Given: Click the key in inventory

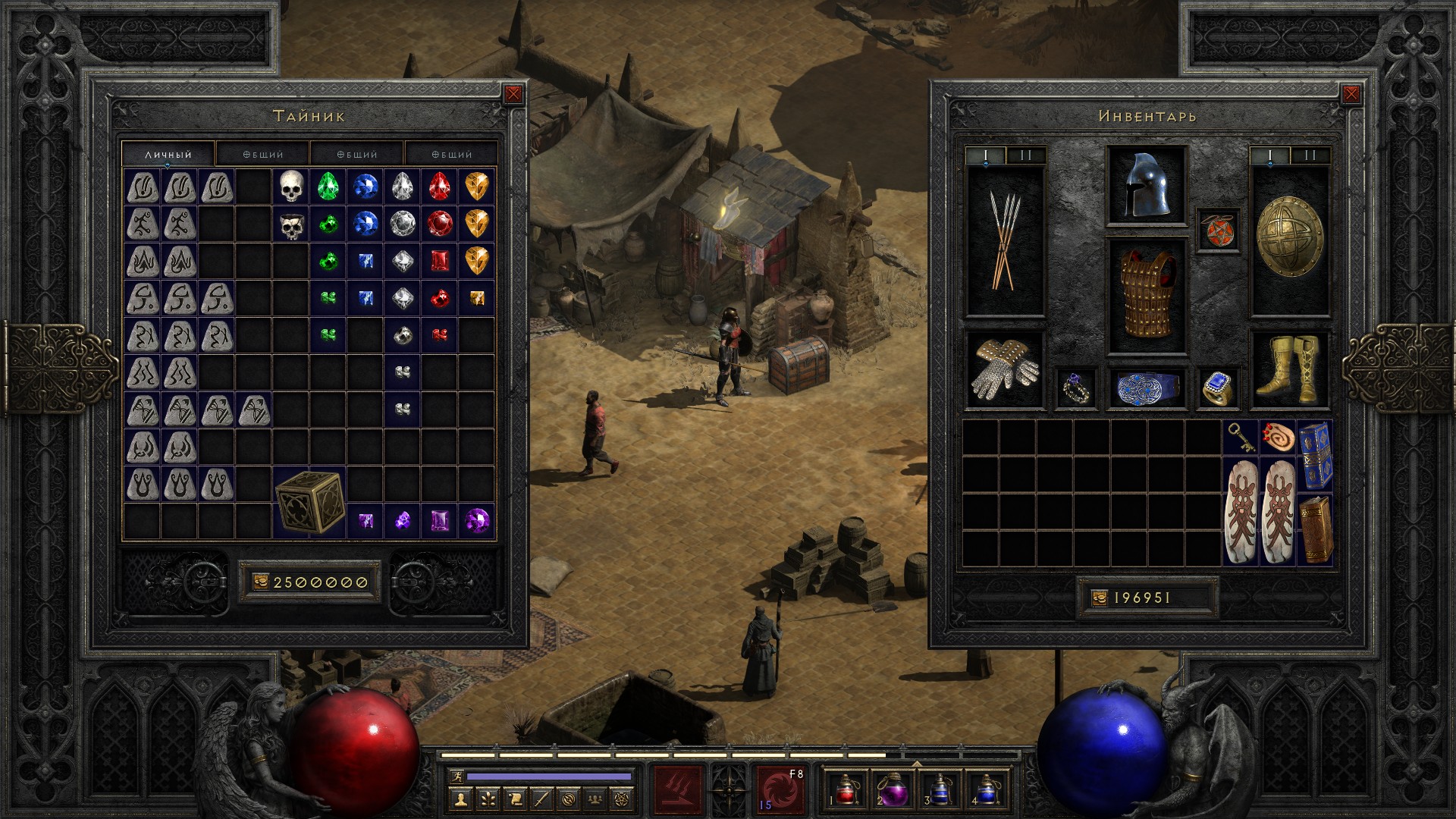Looking at the screenshot, I should [1241, 438].
